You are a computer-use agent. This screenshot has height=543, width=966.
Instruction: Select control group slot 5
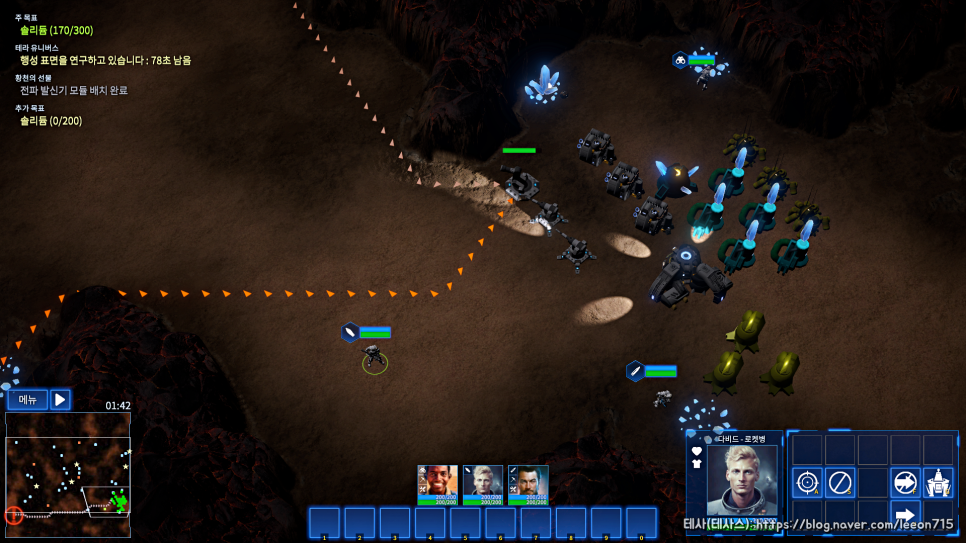pyautogui.click(x=465, y=522)
